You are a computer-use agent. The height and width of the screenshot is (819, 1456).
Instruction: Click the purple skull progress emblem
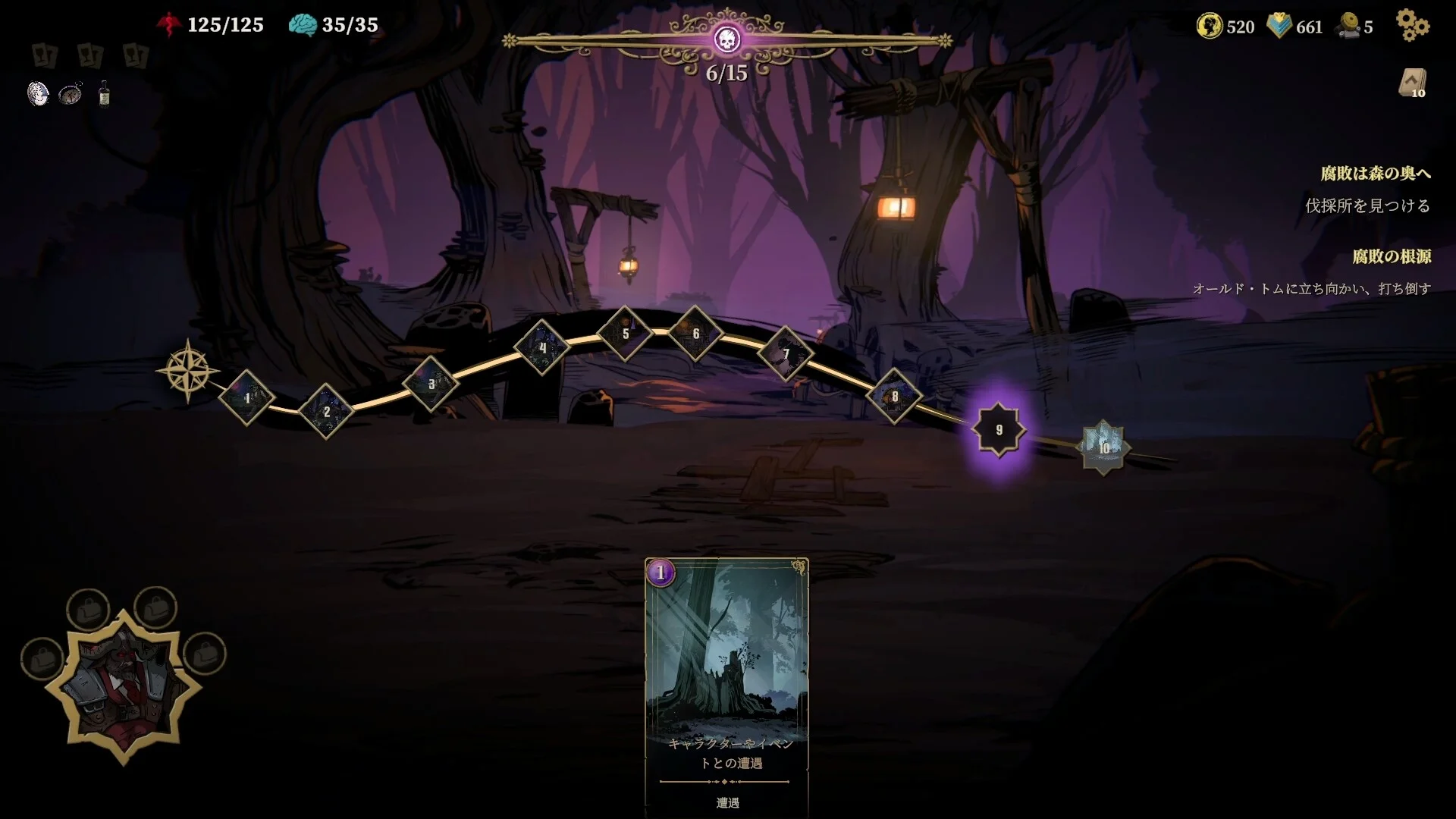point(726,39)
